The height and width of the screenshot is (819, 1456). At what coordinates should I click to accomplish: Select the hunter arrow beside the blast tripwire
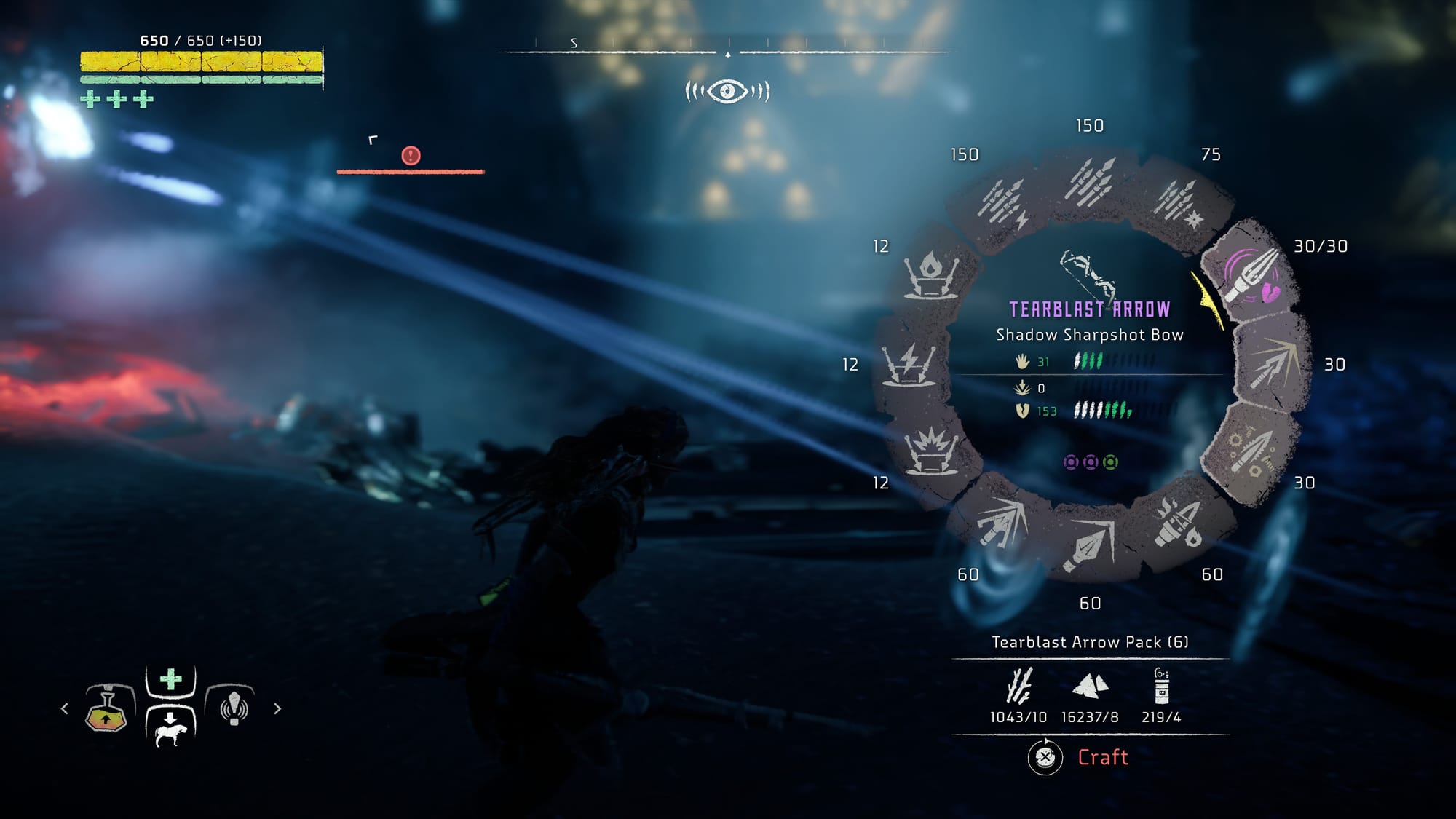1002,523
